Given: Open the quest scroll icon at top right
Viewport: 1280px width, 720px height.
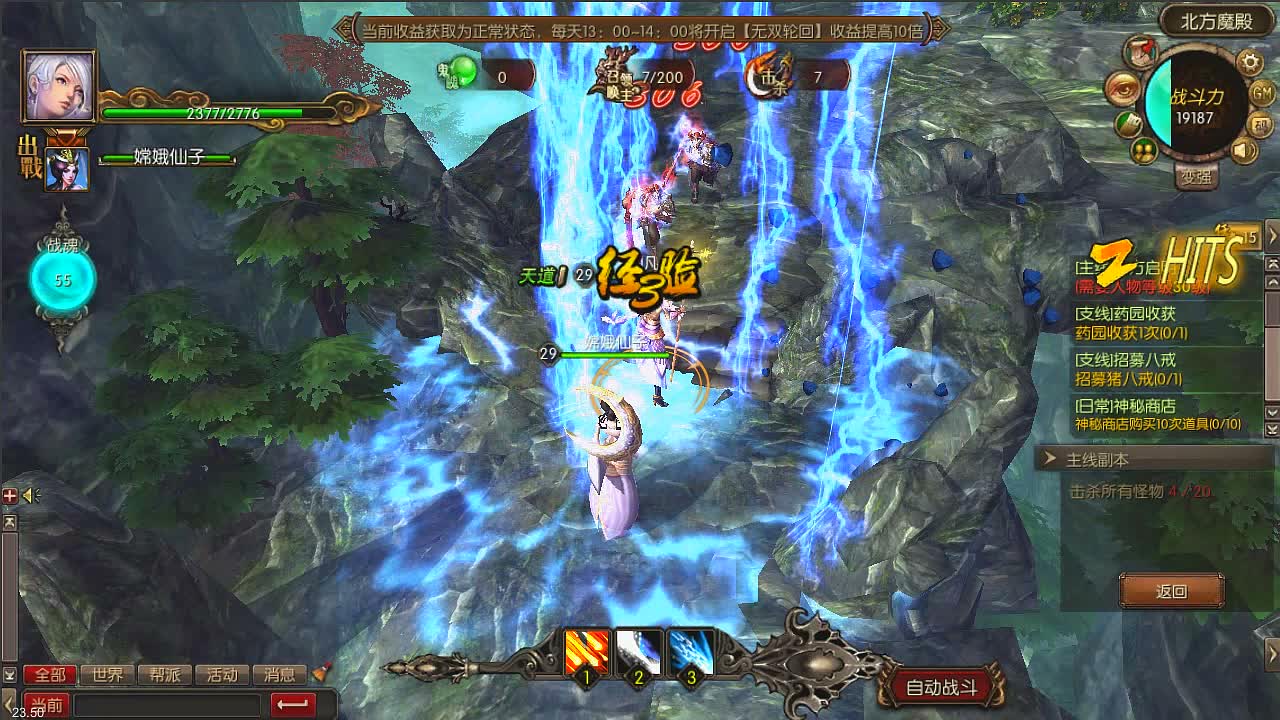Looking at the screenshot, I should click(x=1138, y=53).
